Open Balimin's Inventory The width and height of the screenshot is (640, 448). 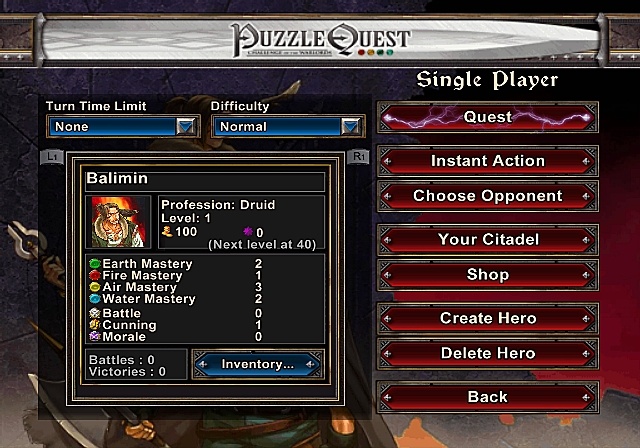(258, 365)
